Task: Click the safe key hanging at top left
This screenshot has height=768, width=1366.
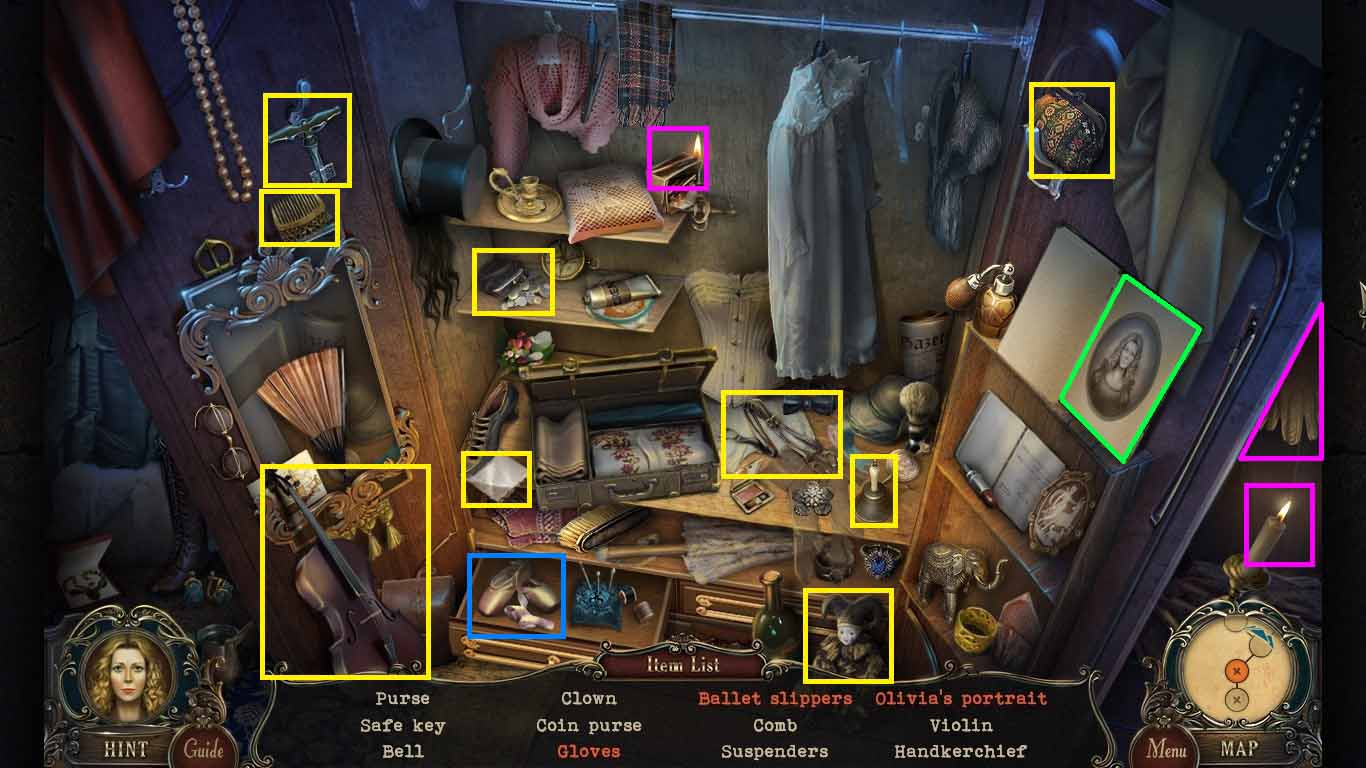Action: click(307, 138)
